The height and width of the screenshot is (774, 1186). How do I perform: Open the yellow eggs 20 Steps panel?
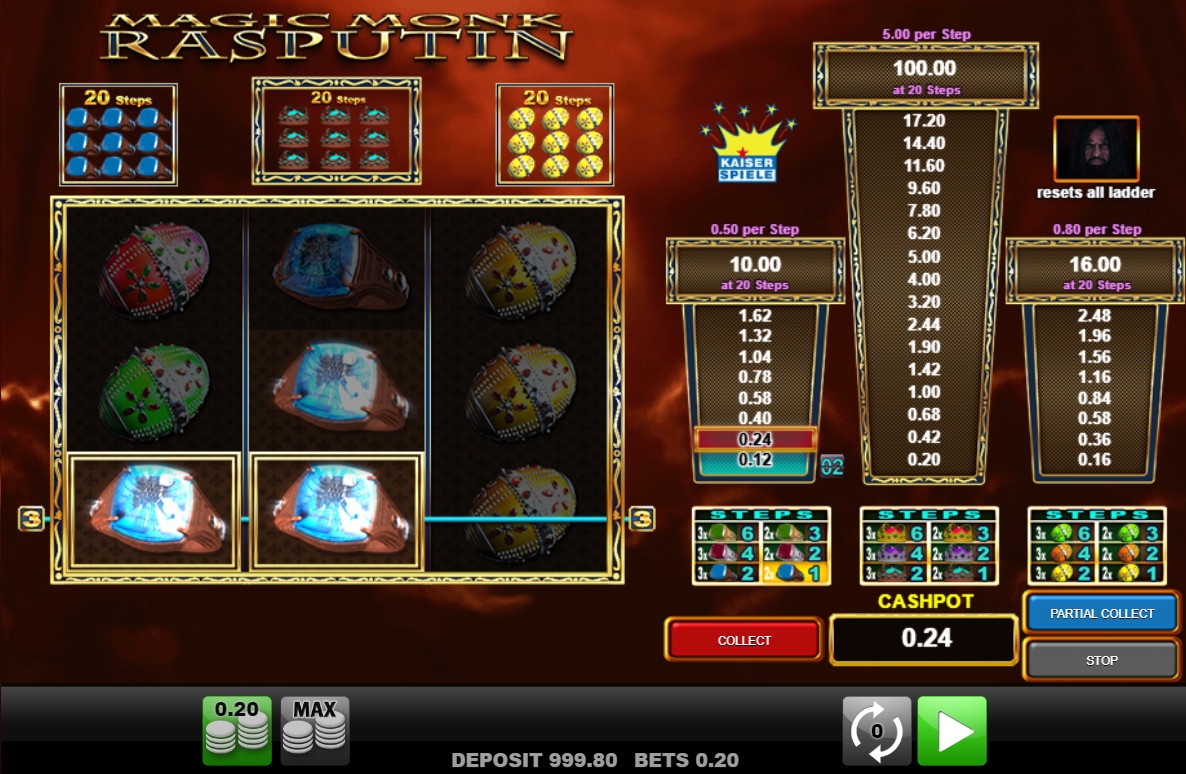(x=554, y=135)
